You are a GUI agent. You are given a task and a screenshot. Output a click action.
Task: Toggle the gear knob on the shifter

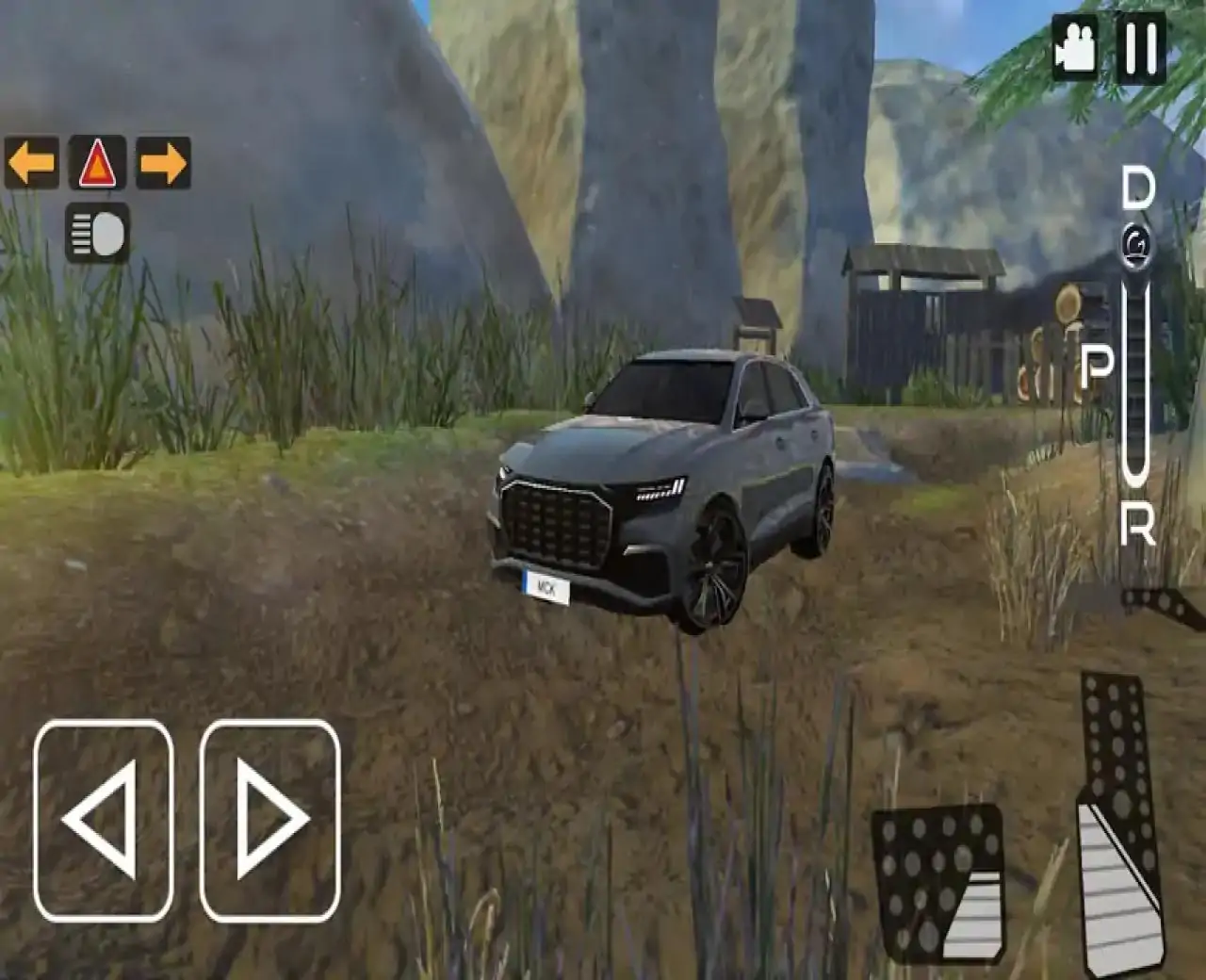[x=1134, y=243]
